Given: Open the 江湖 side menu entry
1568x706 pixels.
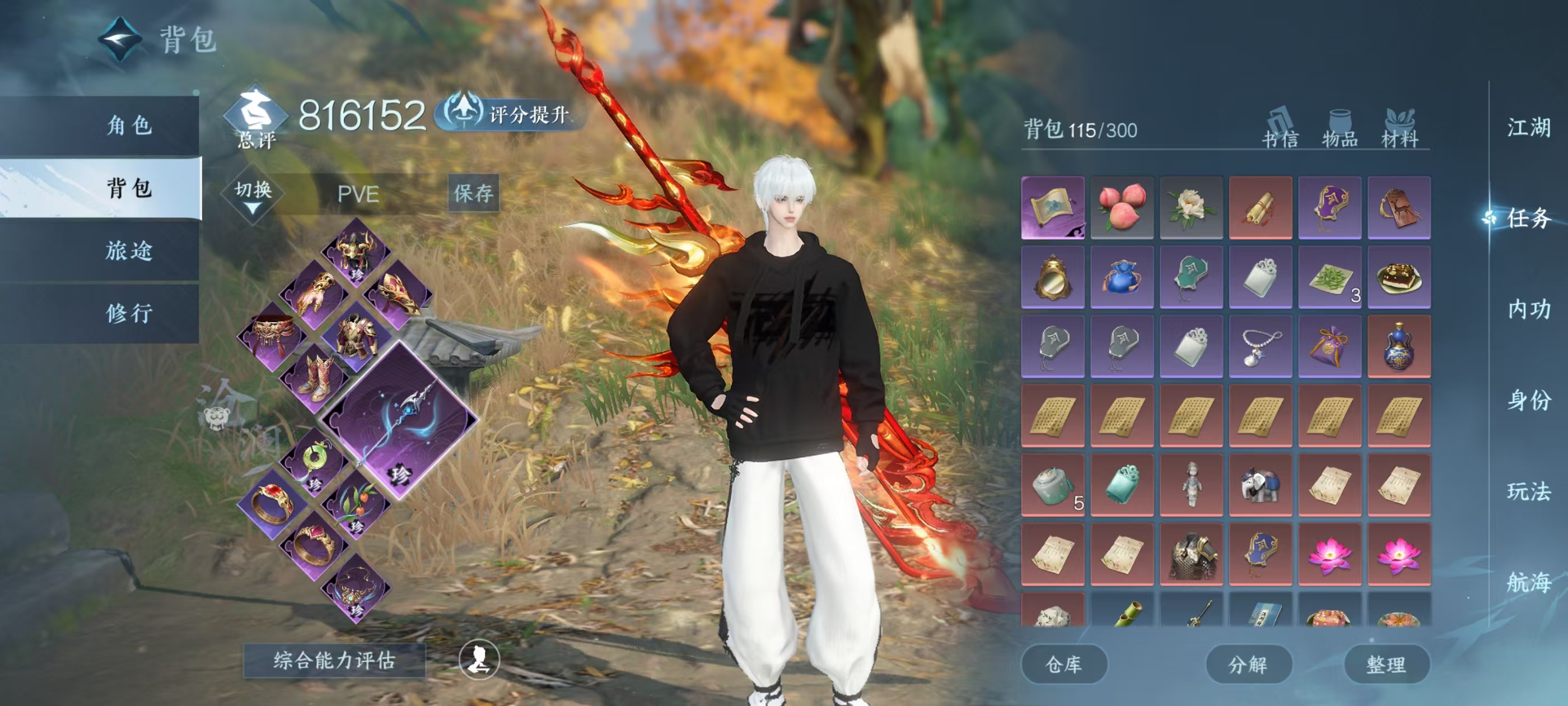Looking at the screenshot, I should (1528, 128).
